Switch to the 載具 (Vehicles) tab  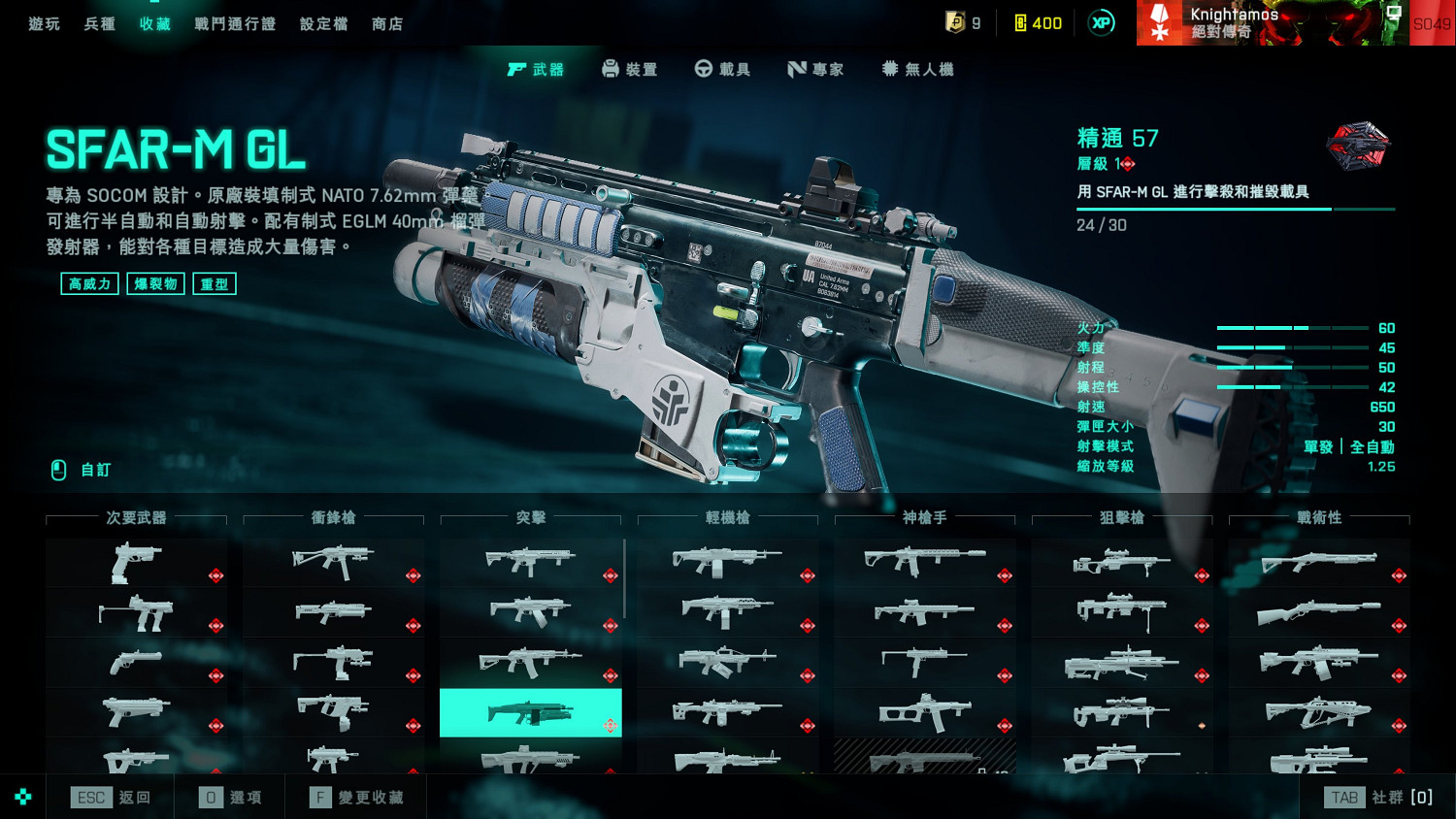[723, 69]
